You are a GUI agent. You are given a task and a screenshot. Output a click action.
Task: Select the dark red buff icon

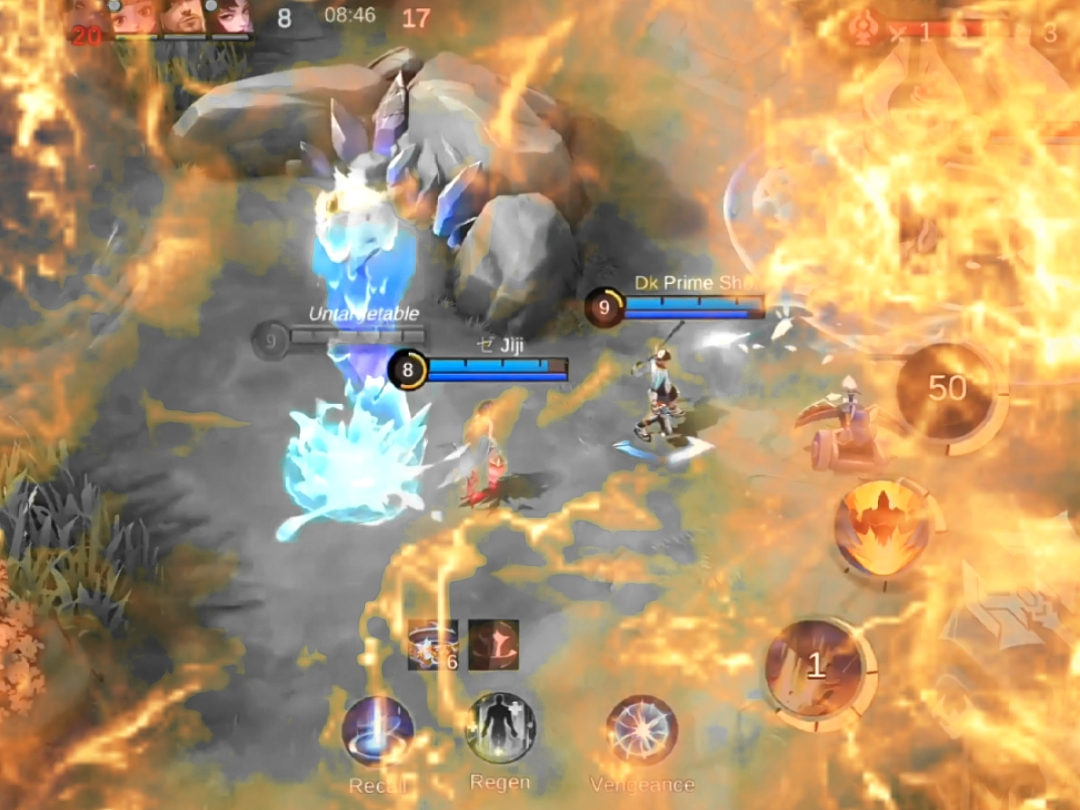click(493, 645)
